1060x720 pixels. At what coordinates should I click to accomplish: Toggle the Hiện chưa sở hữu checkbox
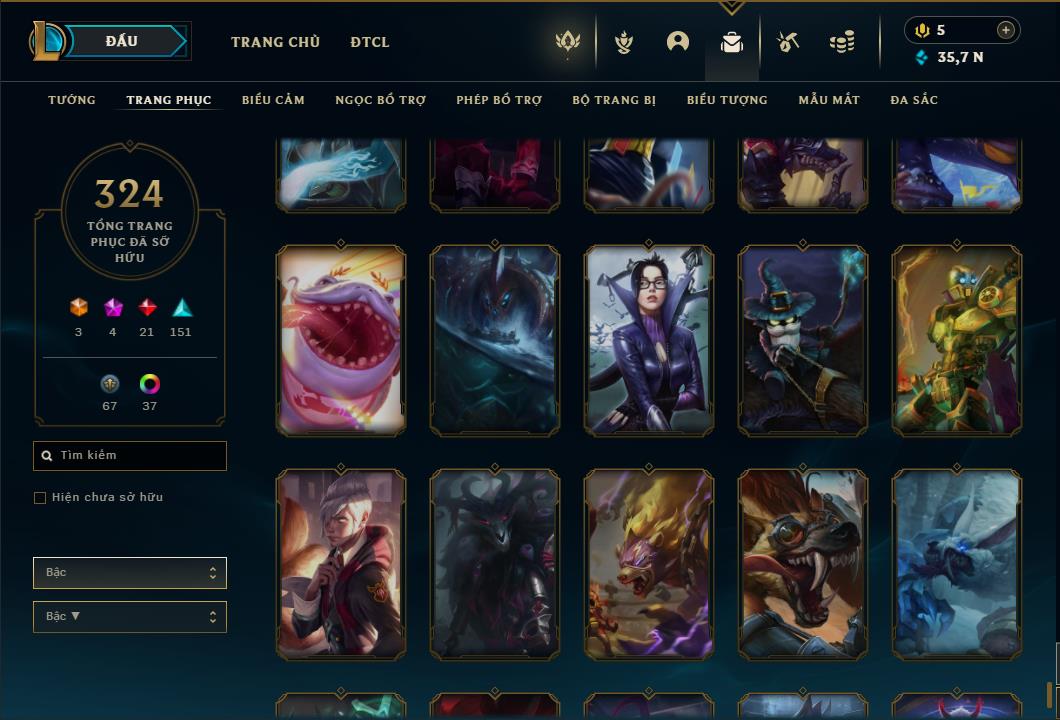(40, 498)
